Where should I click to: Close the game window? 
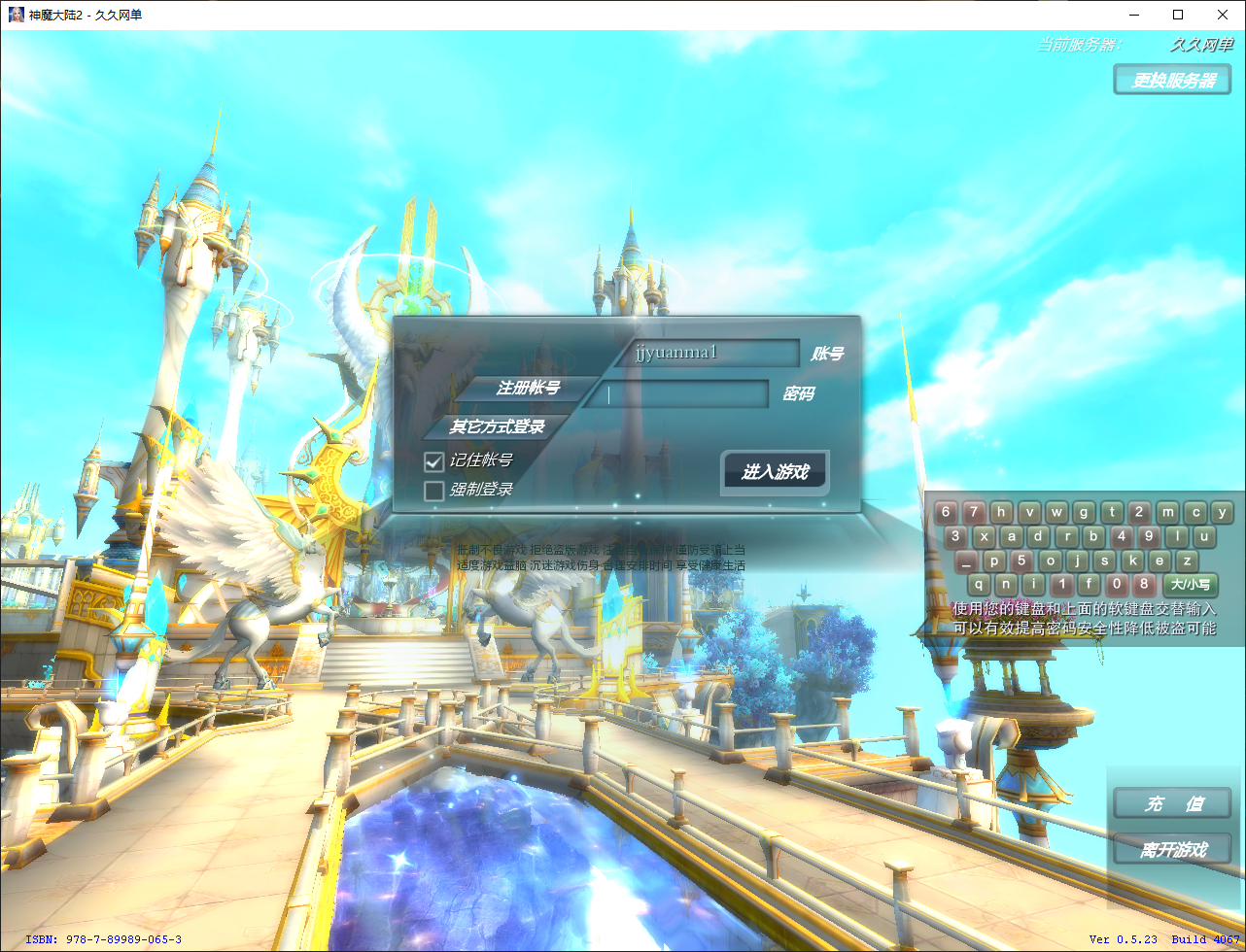click(x=1223, y=15)
